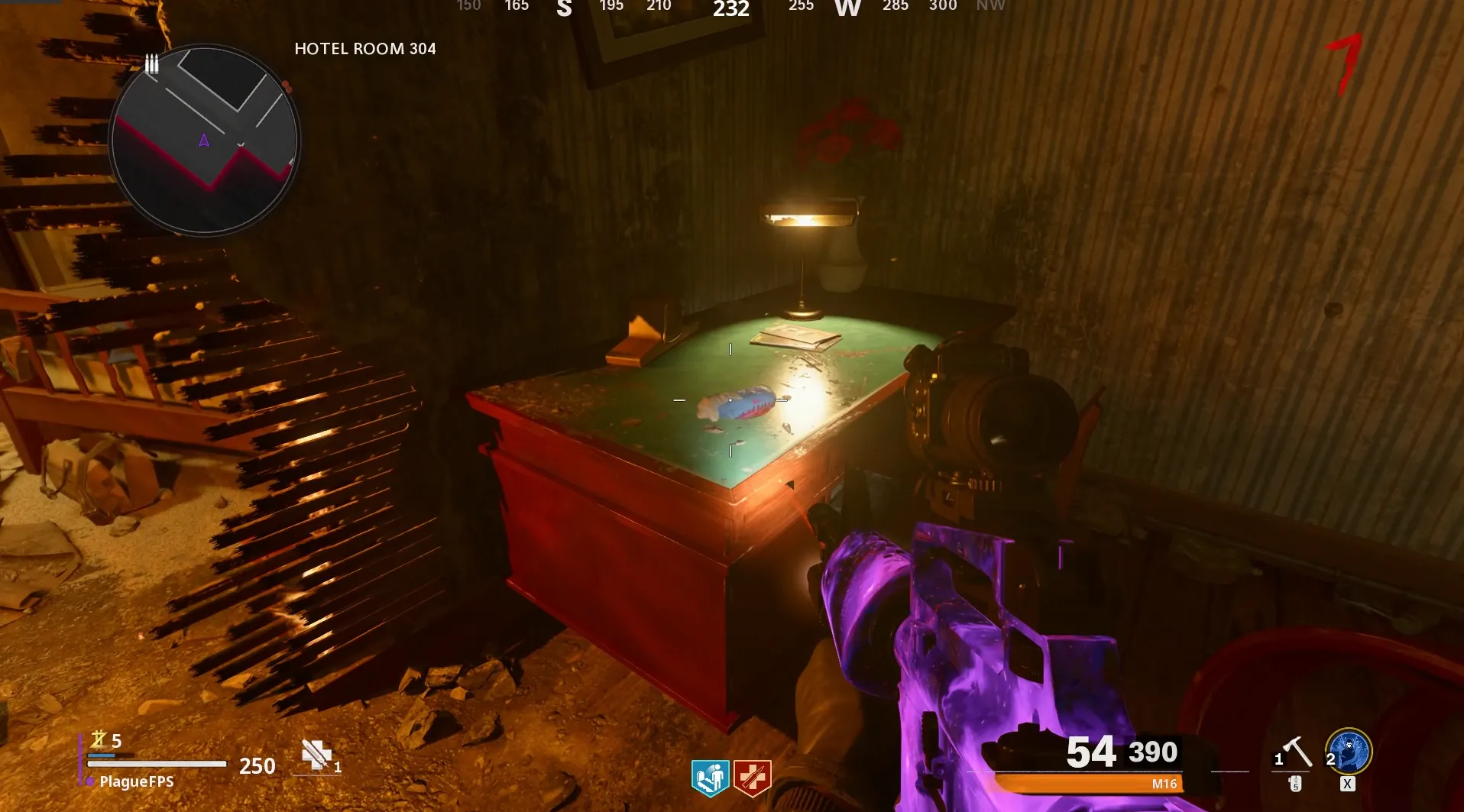The image size is (1464, 812).
Task: Select the red Speed Cola perk icon
Action: [752, 778]
